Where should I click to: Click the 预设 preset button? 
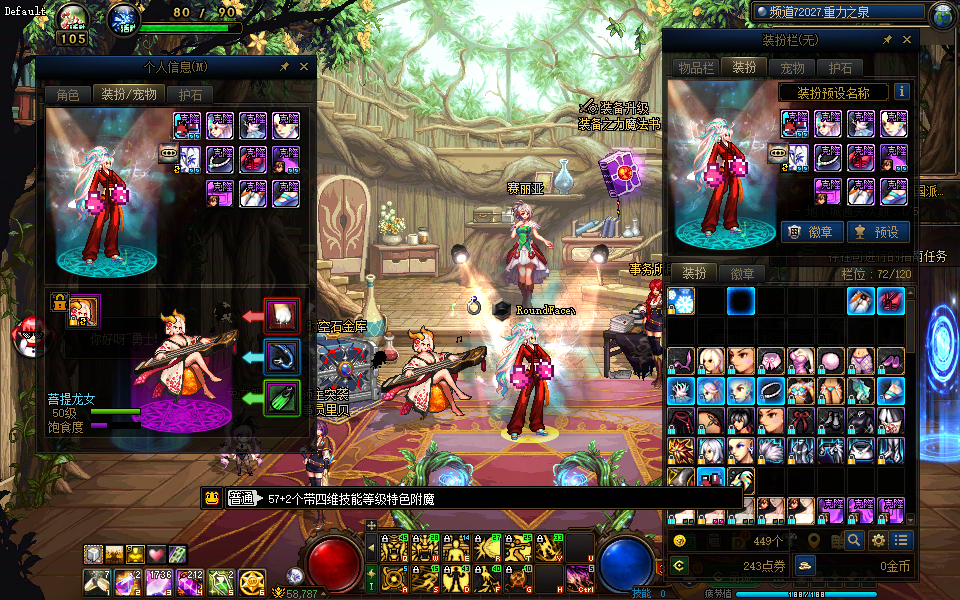(x=877, y=232)
